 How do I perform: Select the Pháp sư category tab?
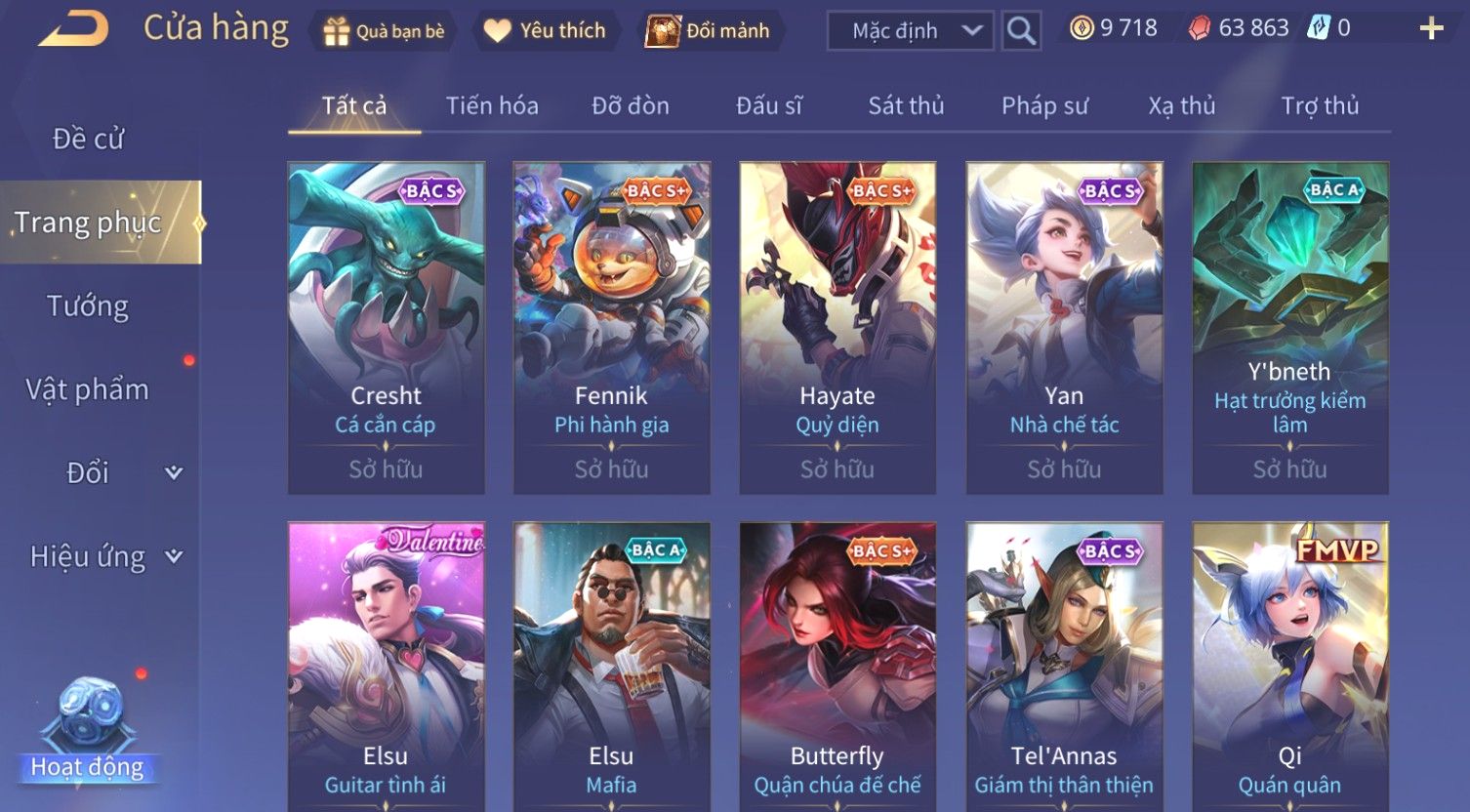click(1044, 105)
